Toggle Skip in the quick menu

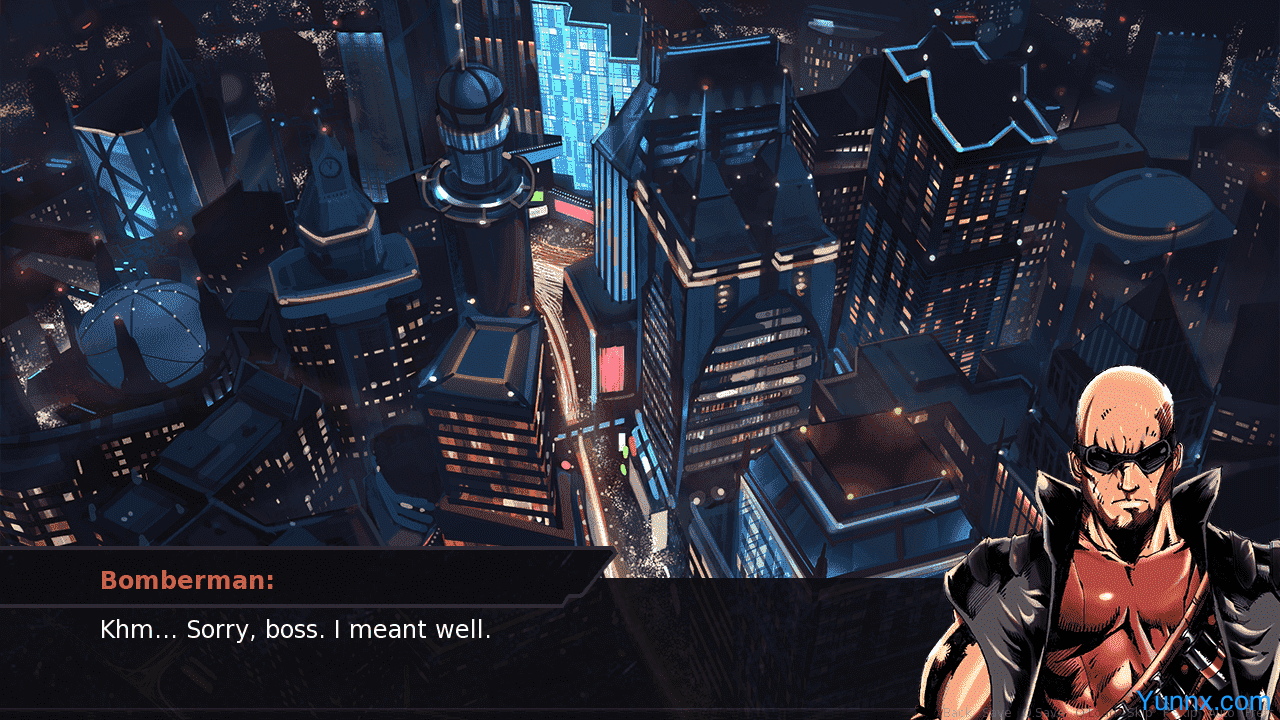tap(1140, 713)
